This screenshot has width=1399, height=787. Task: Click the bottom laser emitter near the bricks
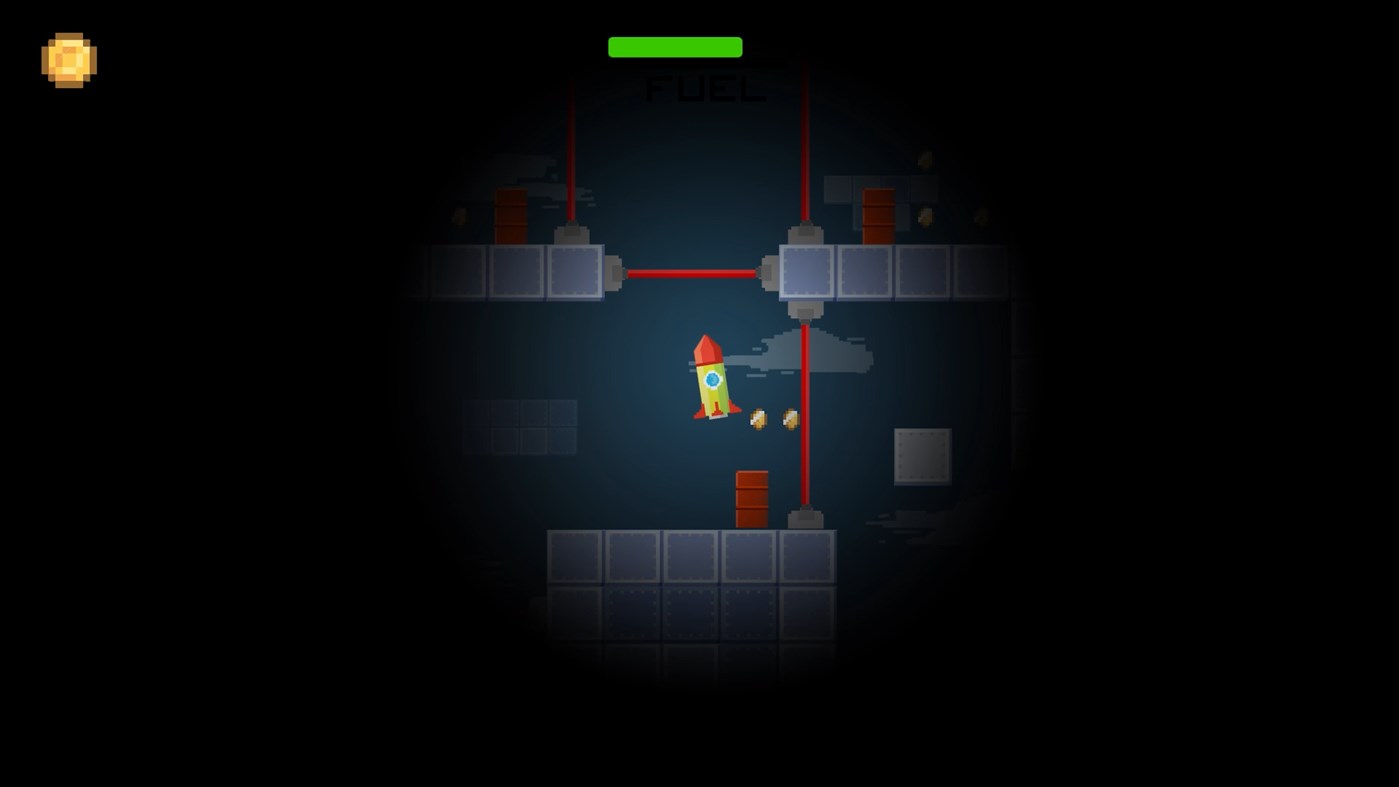coord(805,518)
